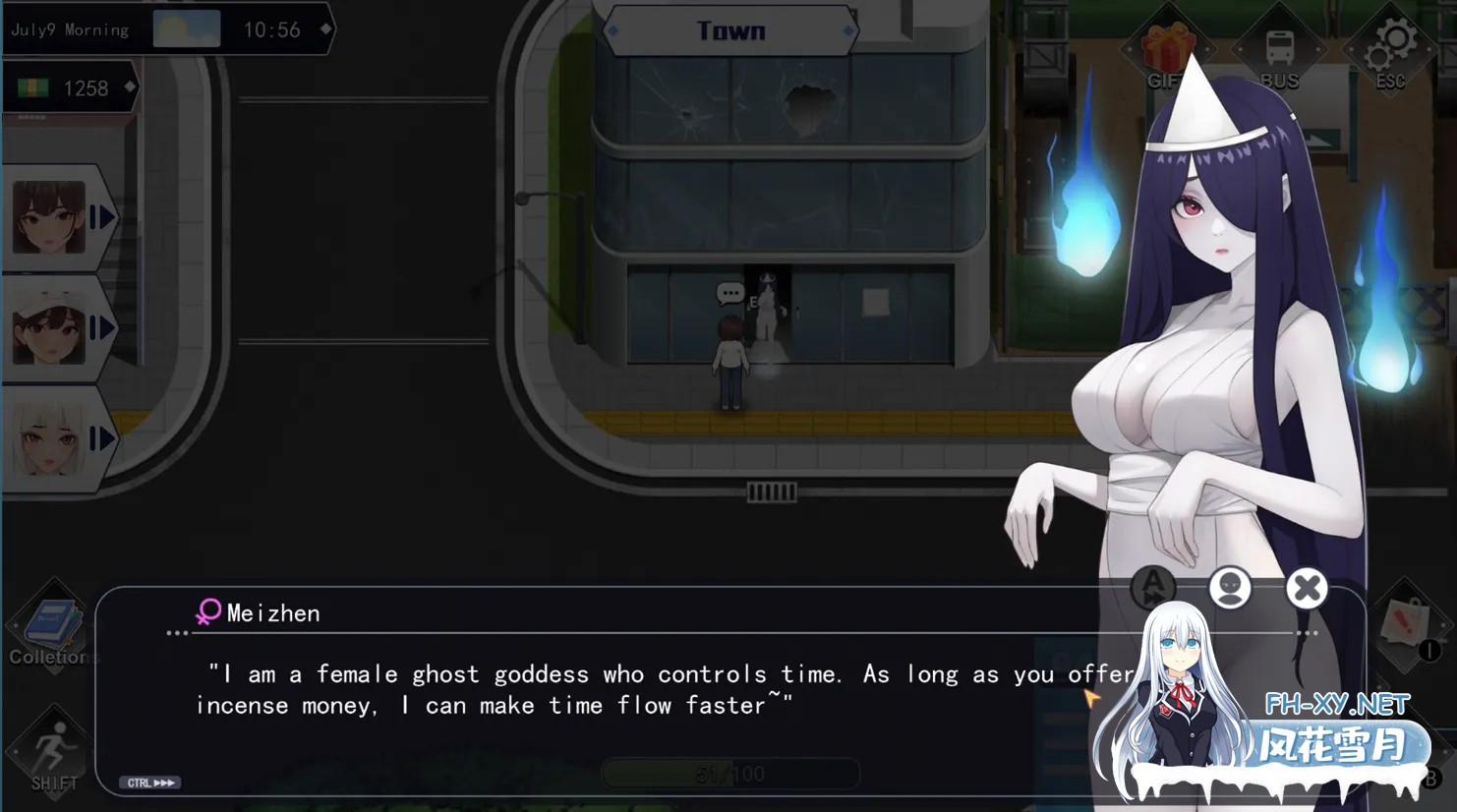Hide character portrait with the avatar button
This screenshot has height=812, width=1457.
pos(1230,588)
